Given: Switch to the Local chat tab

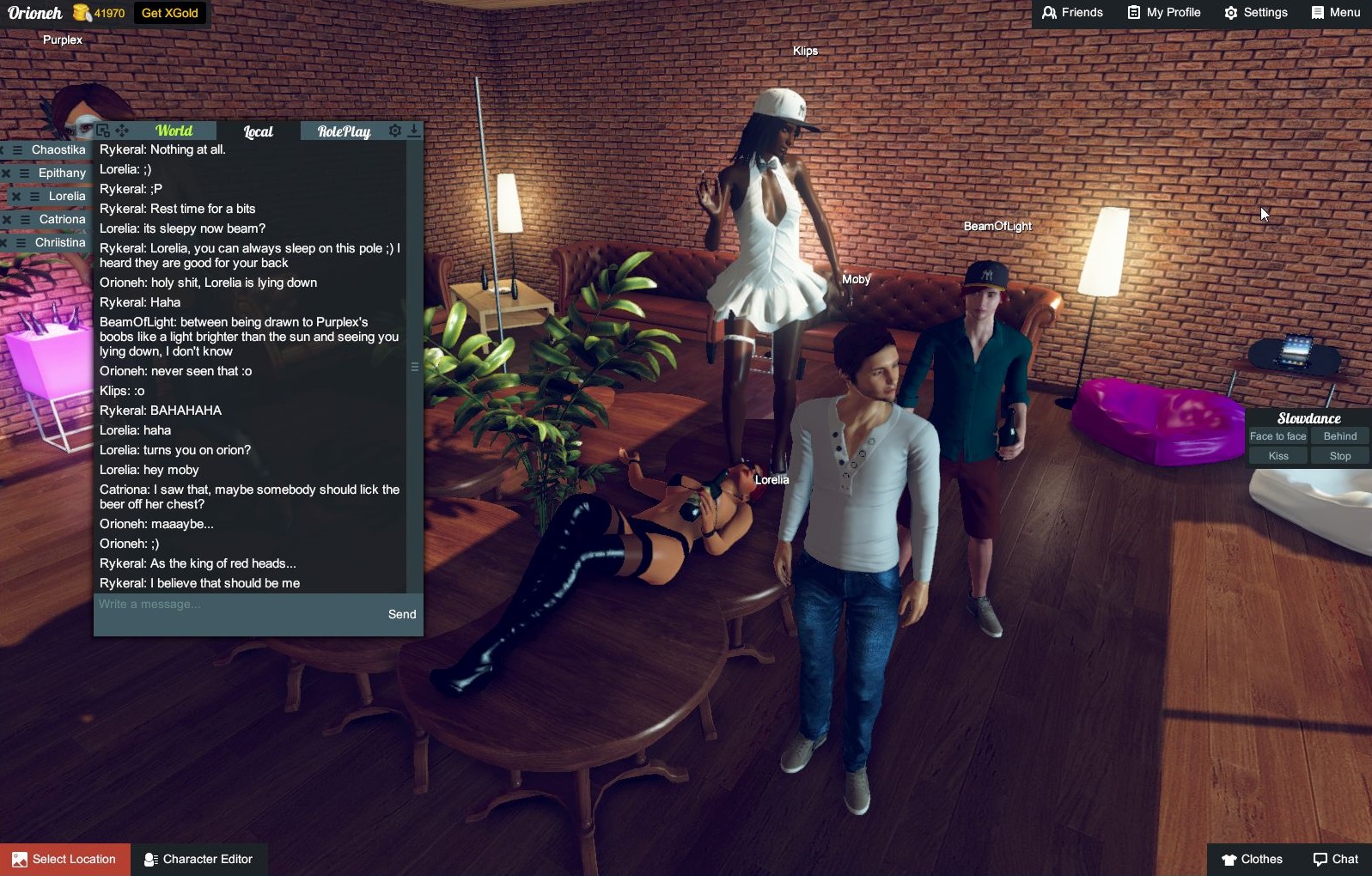Looking at the screenshot, I should (x=257, y=131).
